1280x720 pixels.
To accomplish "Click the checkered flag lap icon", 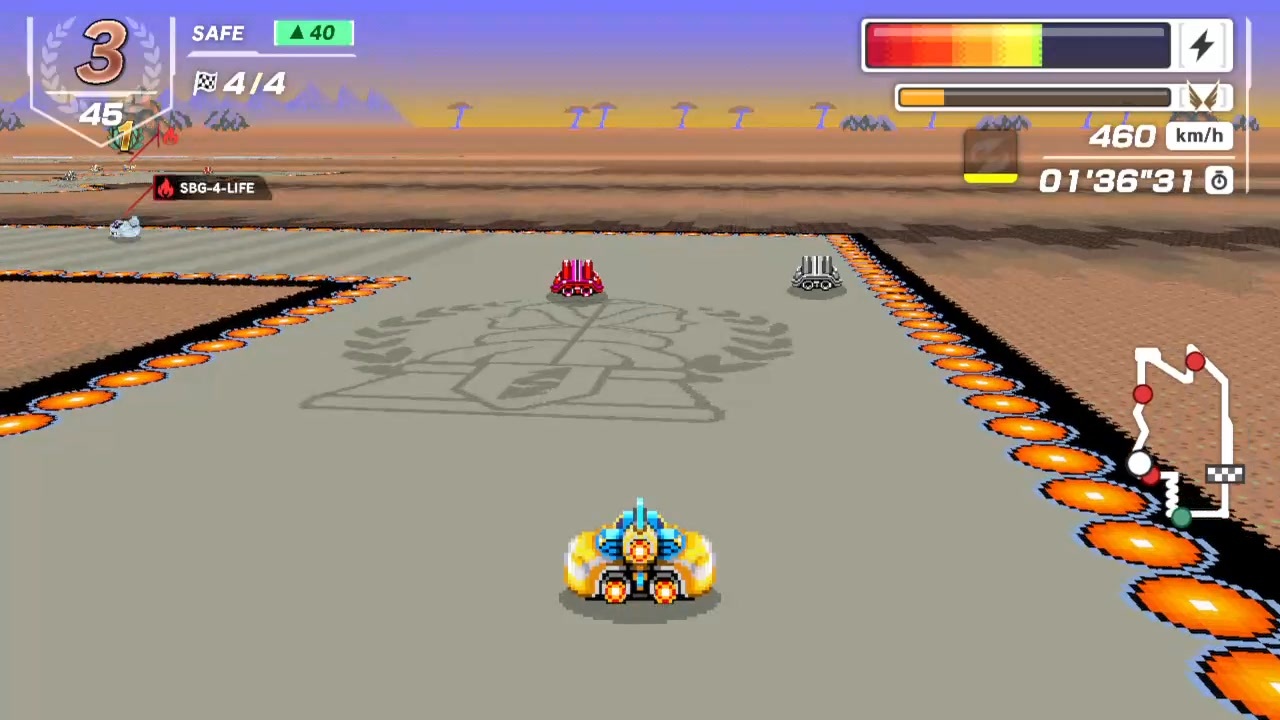I will [204, 83].
